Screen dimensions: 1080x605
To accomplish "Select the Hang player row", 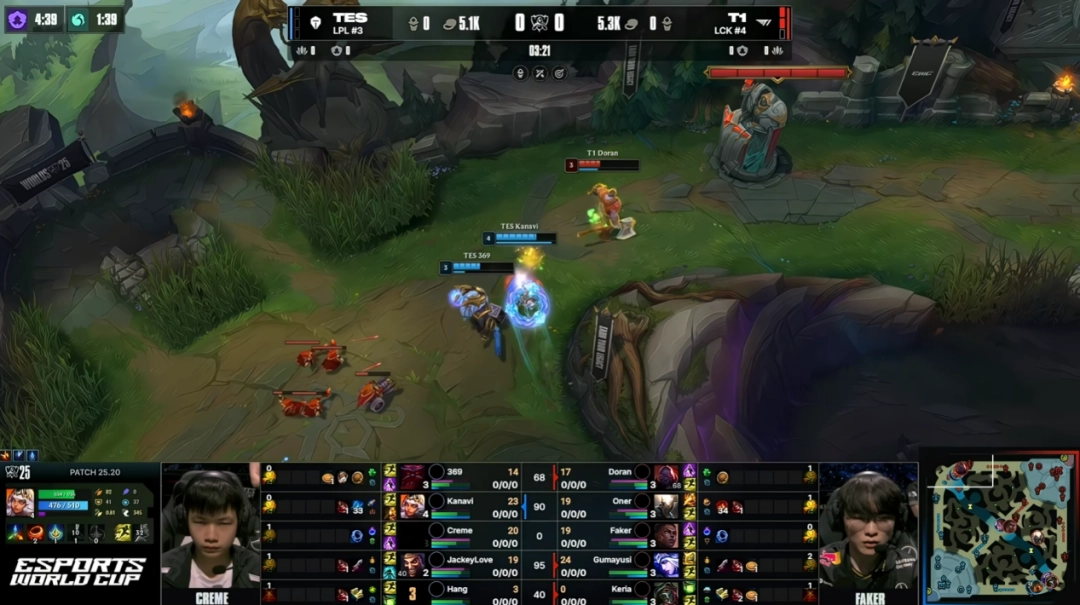I will (455, 593).
